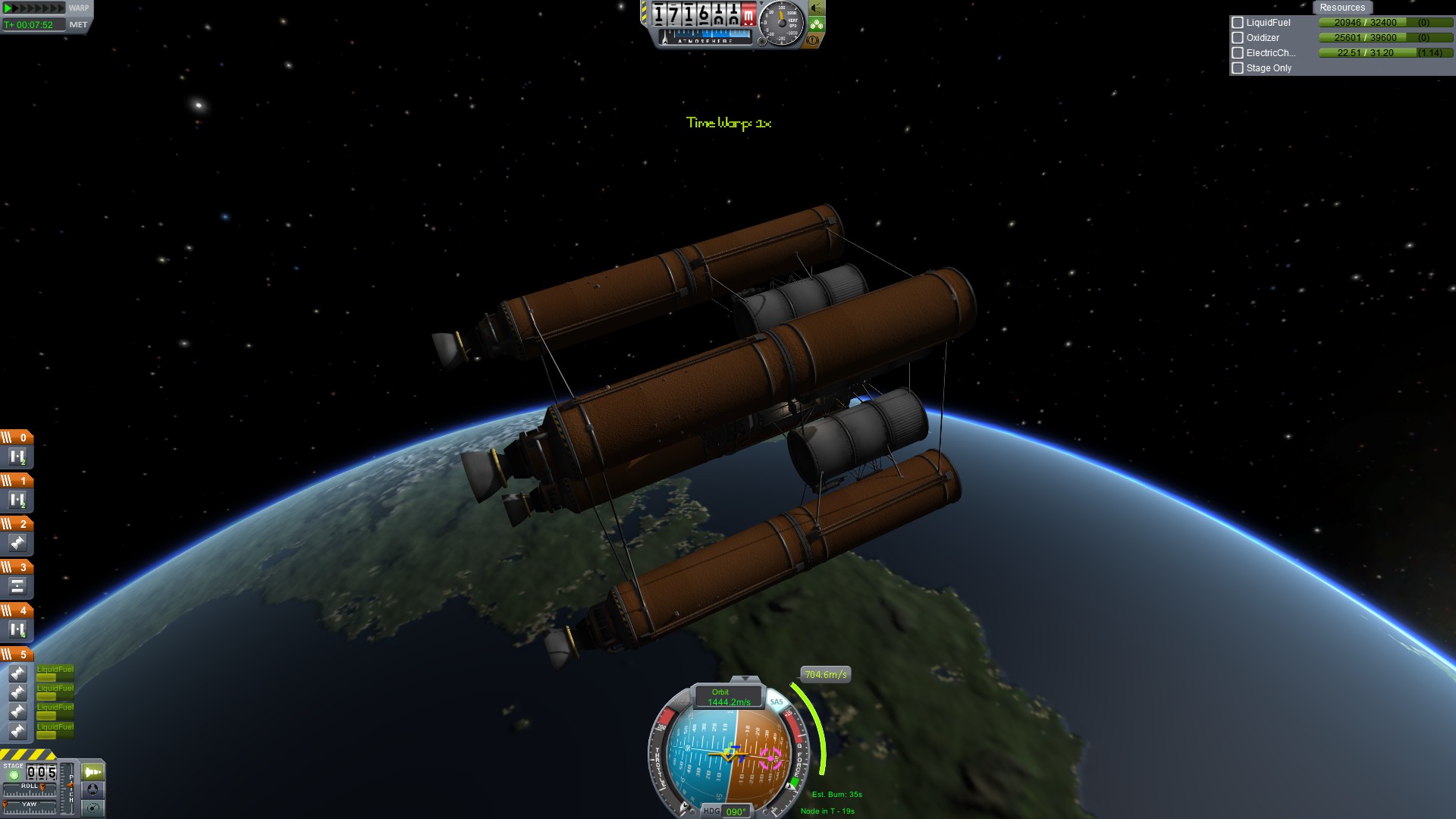Activate the brakes warning button
This screenshot has height=819, width=1456.
[x=813, y=40]
